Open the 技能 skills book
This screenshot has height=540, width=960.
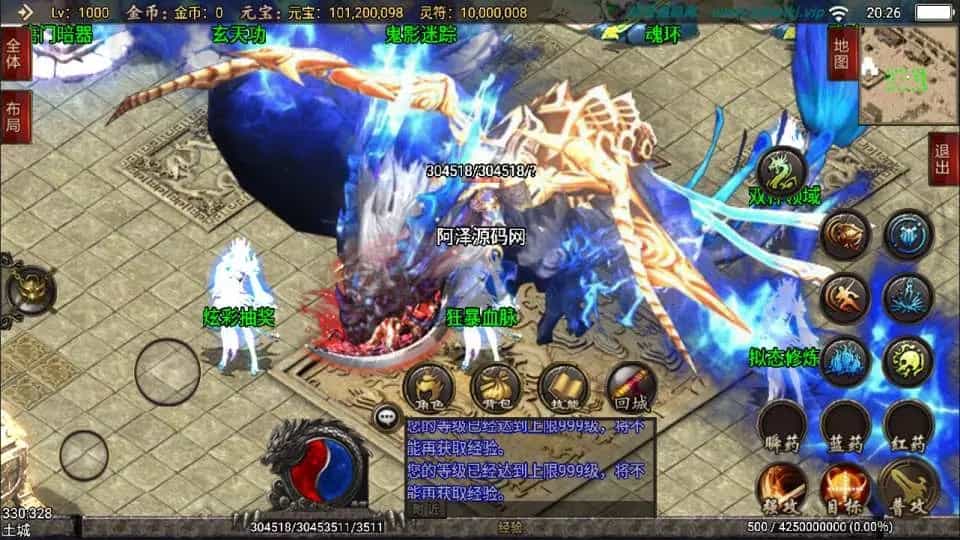pyautogui.click(x=563, y=387)
